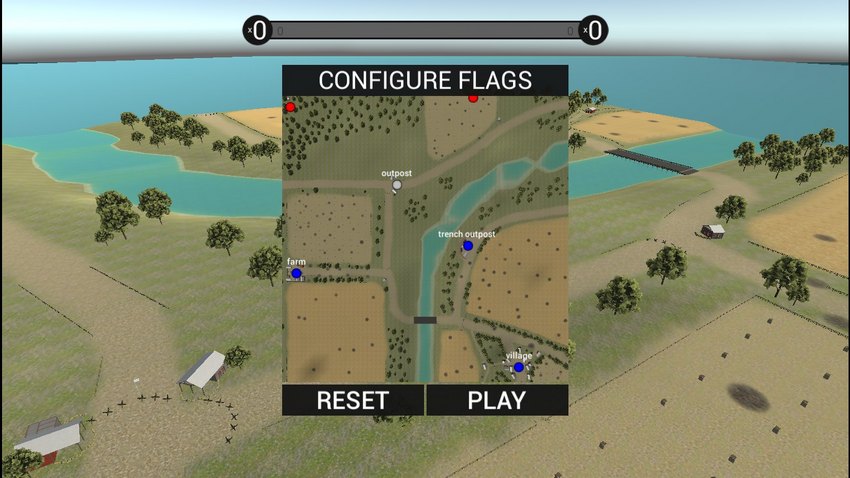This screenshot has height=478, width=850.
Task: Change the farm flag's team
Action: coord(296,273)
